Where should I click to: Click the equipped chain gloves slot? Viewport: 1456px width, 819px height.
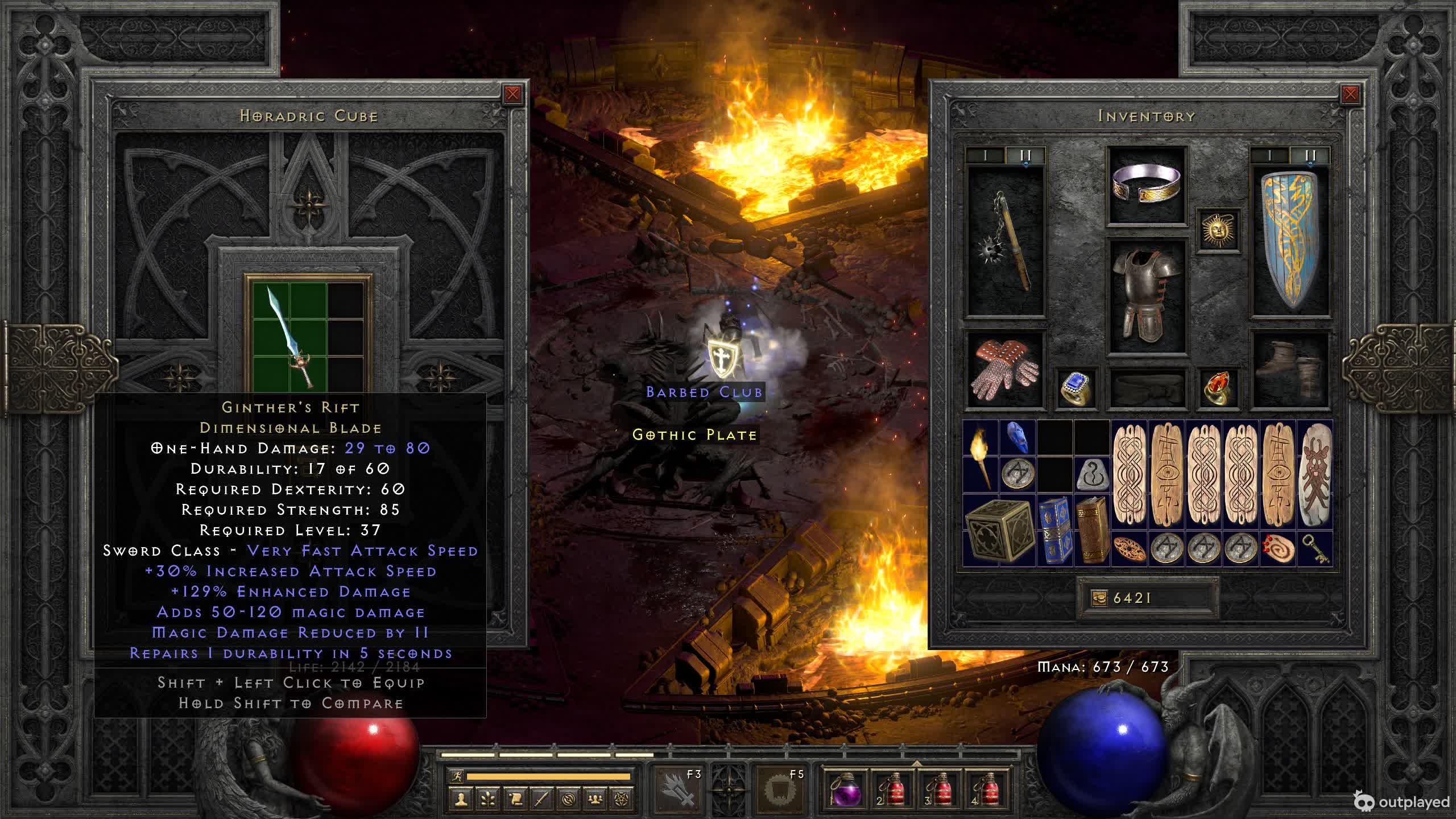(x=1006, y=370)
